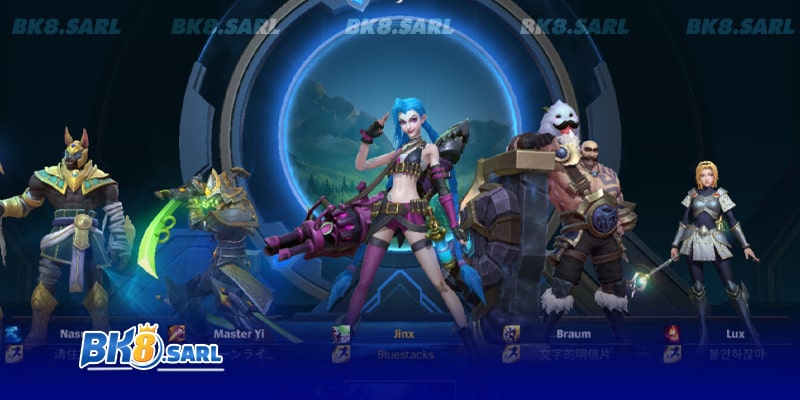
Task: Click the BK8.SARL logo overlay
Action: click(150, 350)
